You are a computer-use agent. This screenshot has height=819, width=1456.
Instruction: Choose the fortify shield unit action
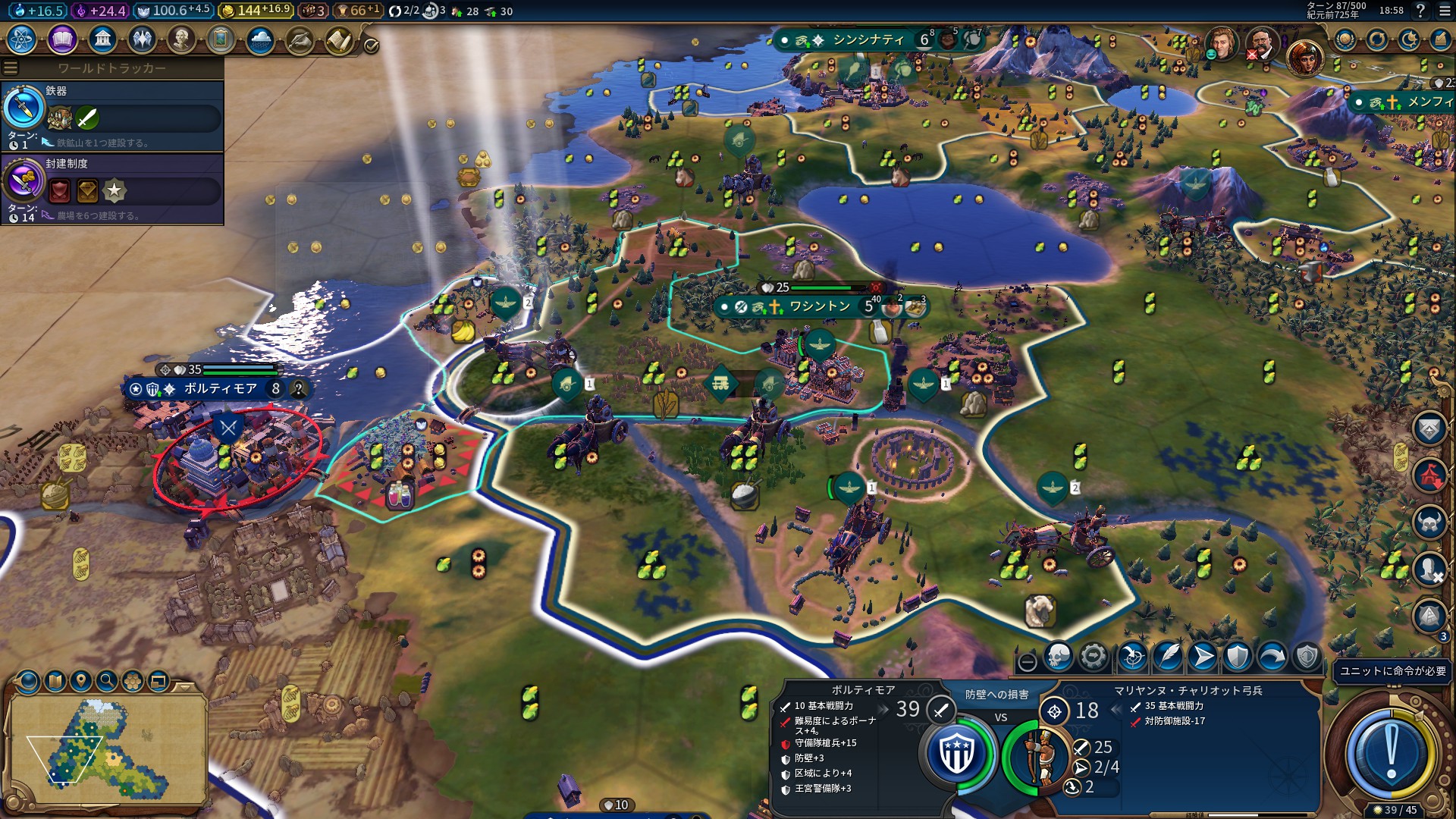tap(1237, 657)
